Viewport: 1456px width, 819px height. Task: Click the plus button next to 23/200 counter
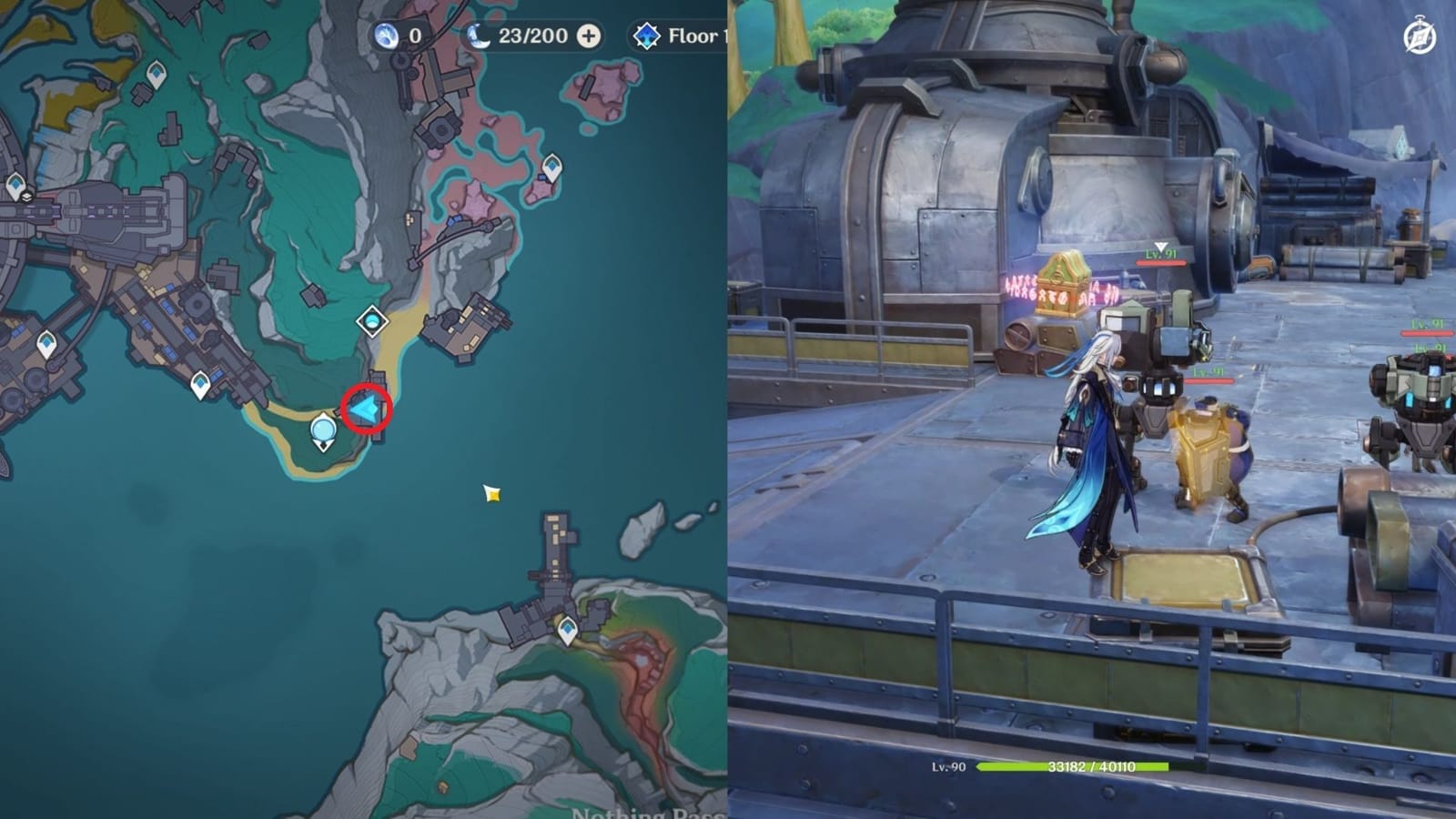coord(589,35)
